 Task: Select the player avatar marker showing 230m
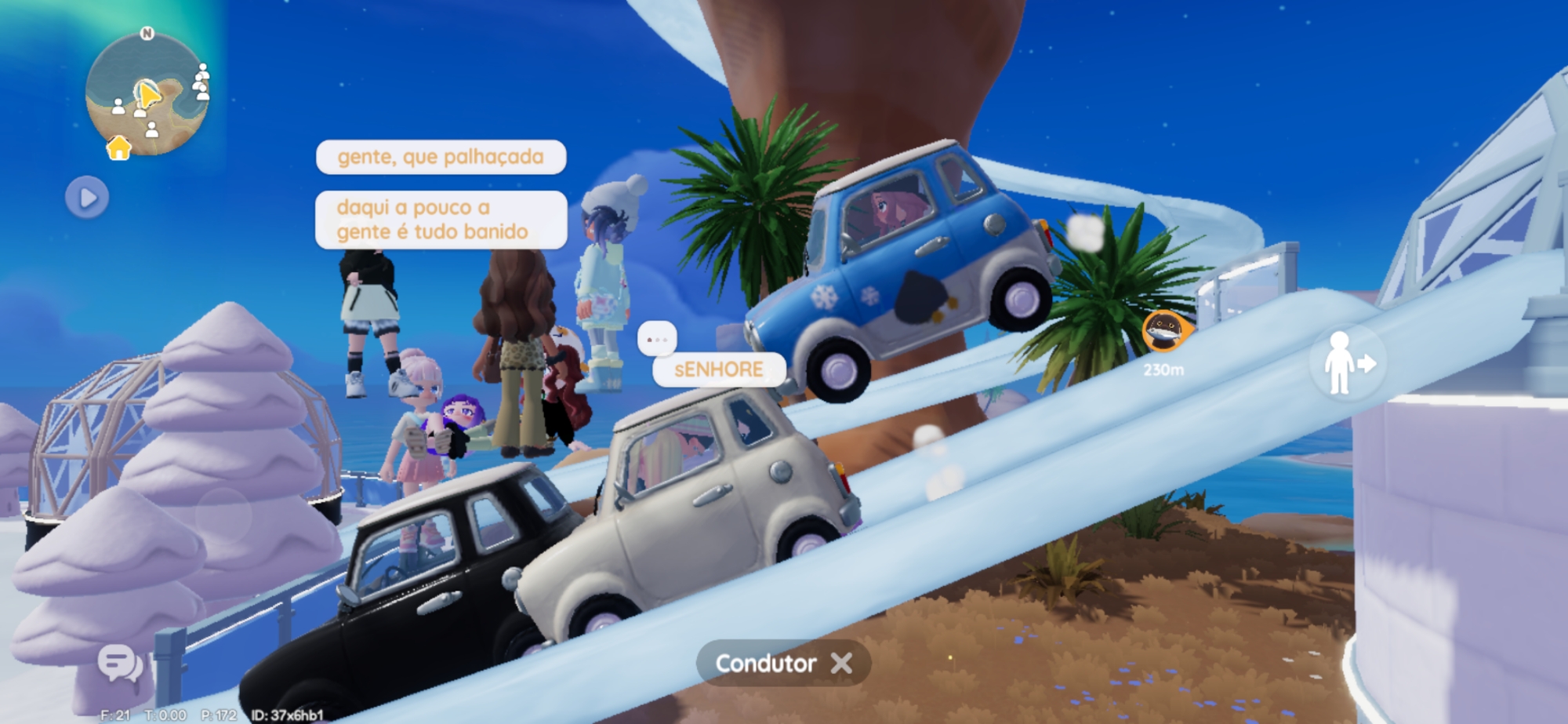1163,331
